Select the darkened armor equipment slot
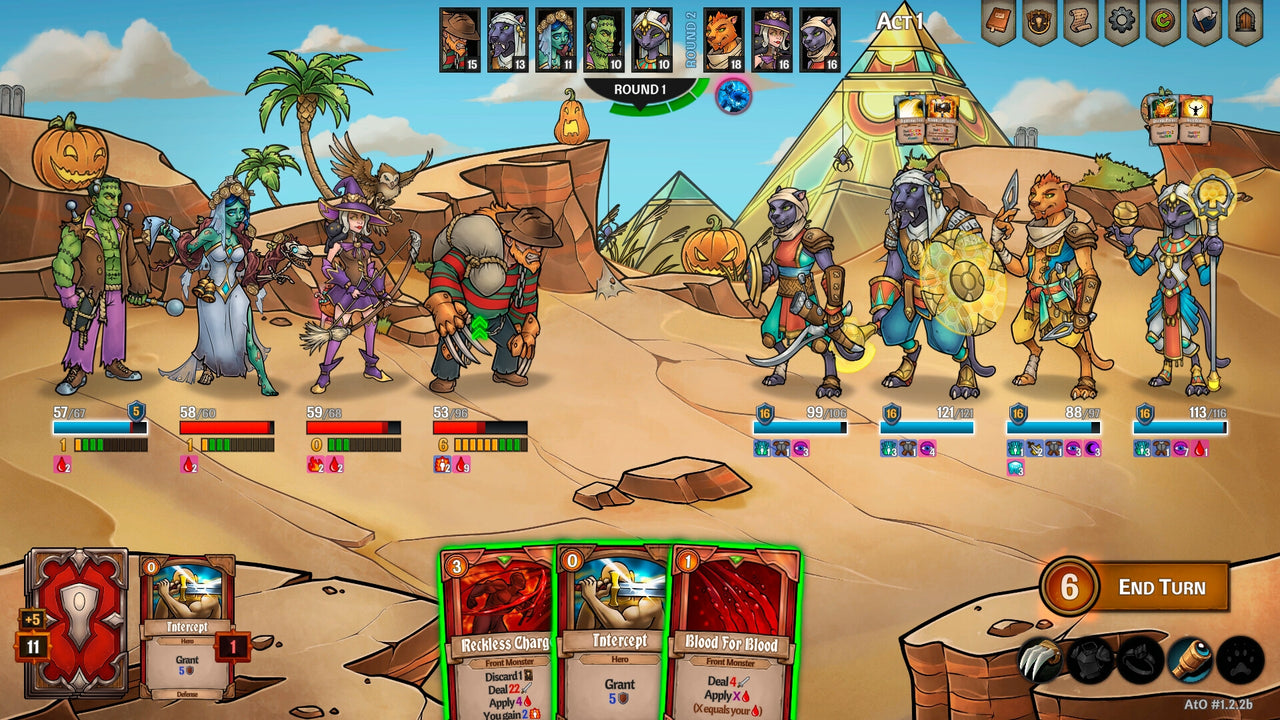The width and height of the screenshot is (1280, 720). [1091, 660]
